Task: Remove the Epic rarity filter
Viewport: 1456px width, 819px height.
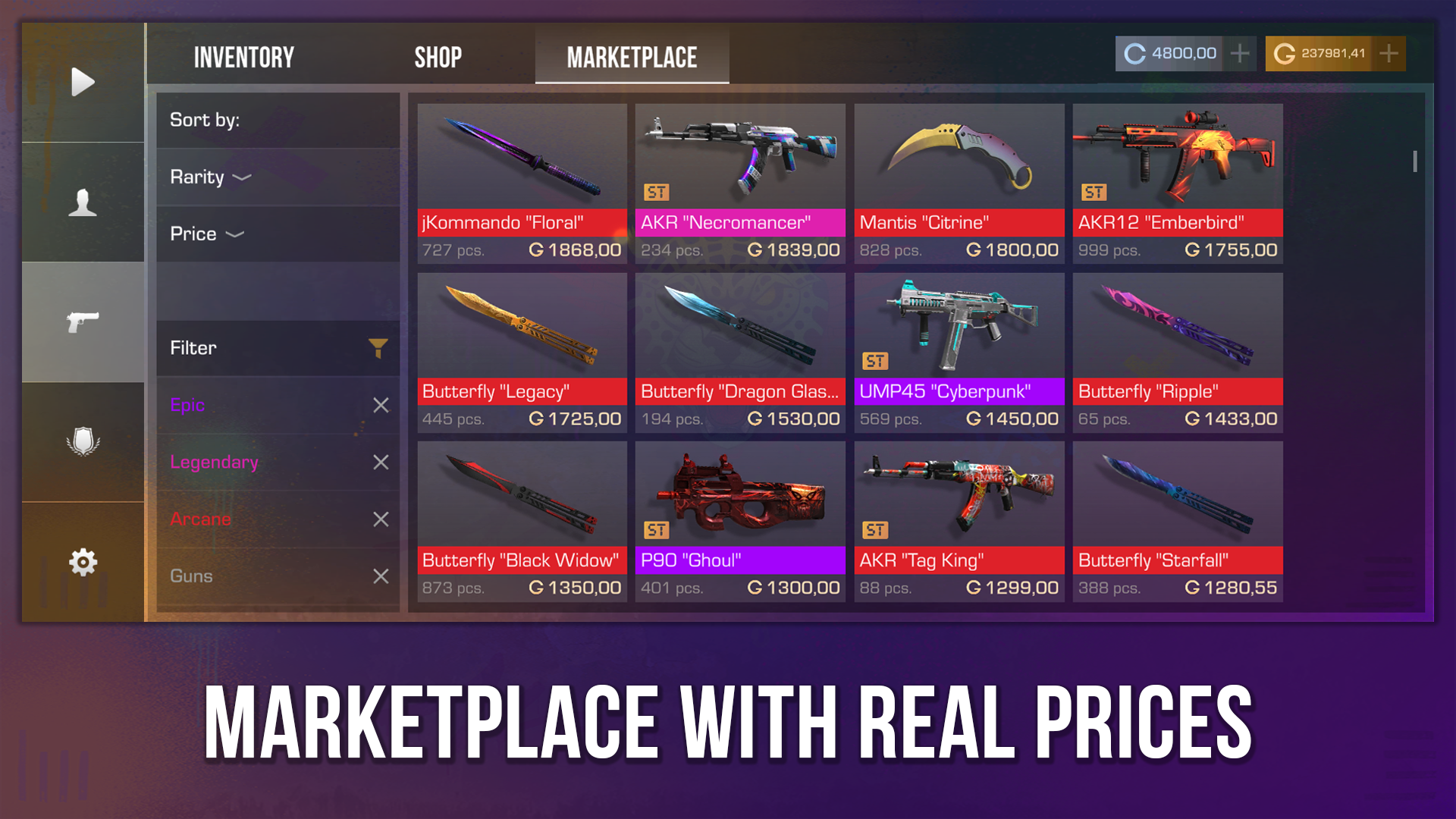Action: pyautogui.click(x=381, y=406)
